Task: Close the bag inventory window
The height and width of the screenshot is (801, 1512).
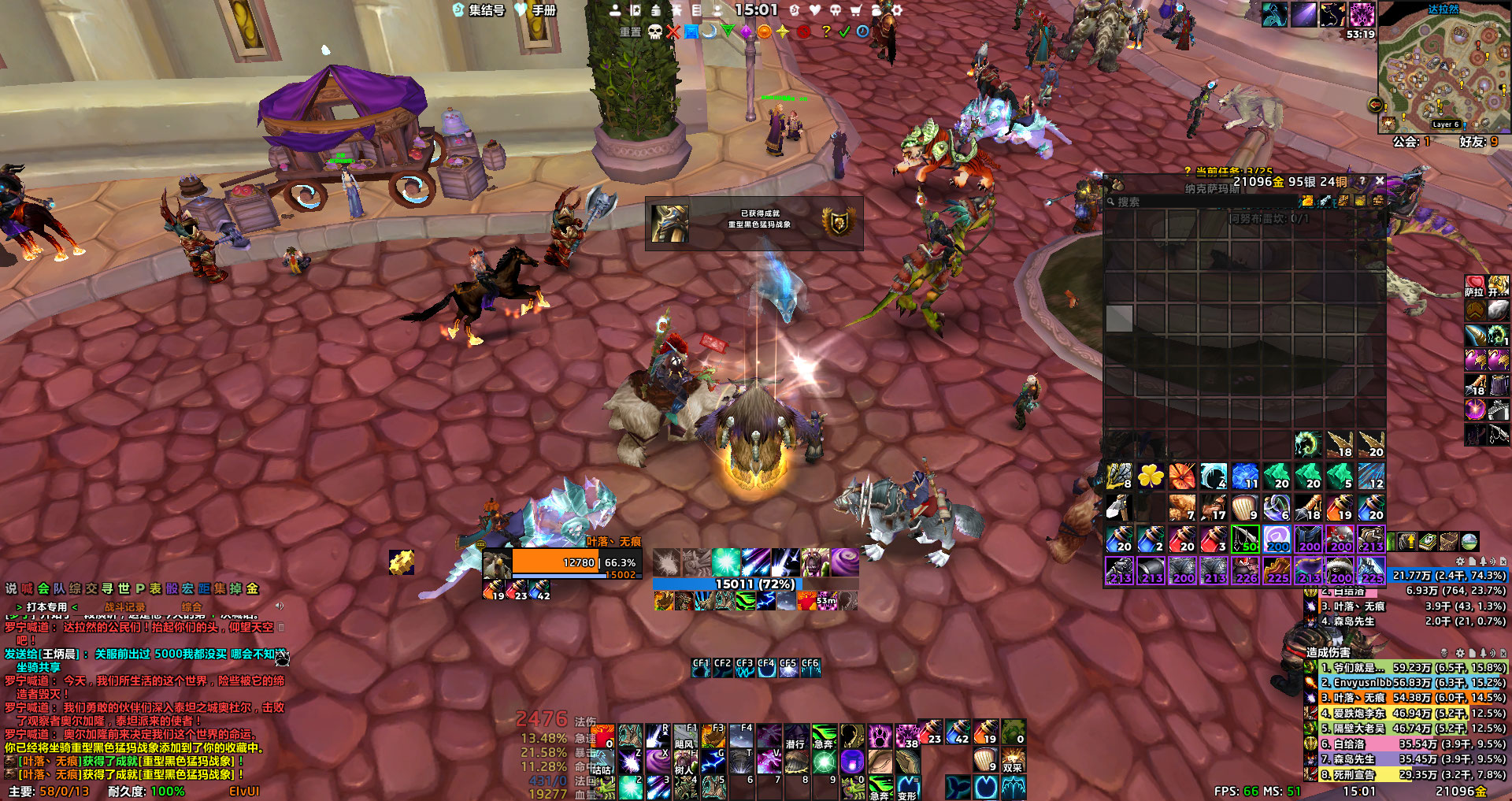Action: 1380,181
